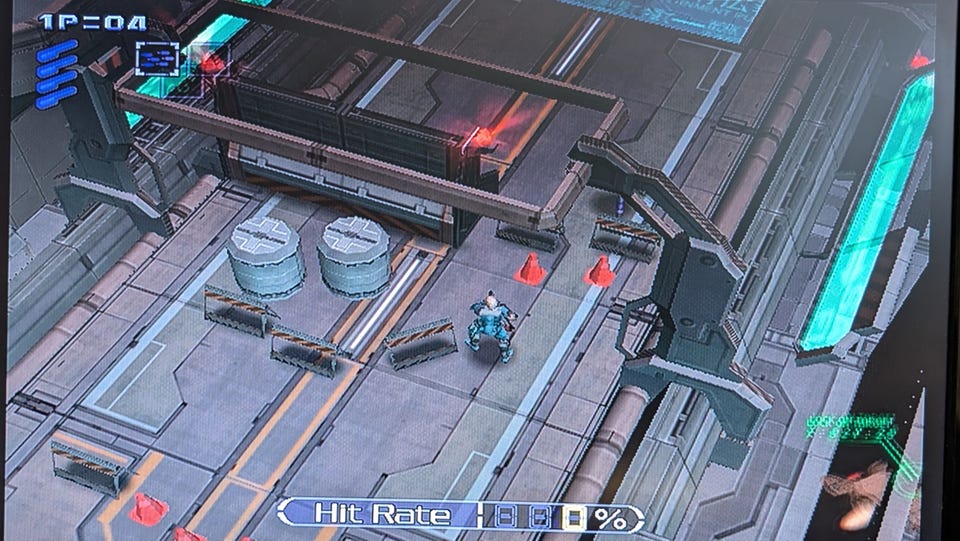Click the green Lock On Target label
The height and width of the screenshot is (541, 960).
(851, 422)
